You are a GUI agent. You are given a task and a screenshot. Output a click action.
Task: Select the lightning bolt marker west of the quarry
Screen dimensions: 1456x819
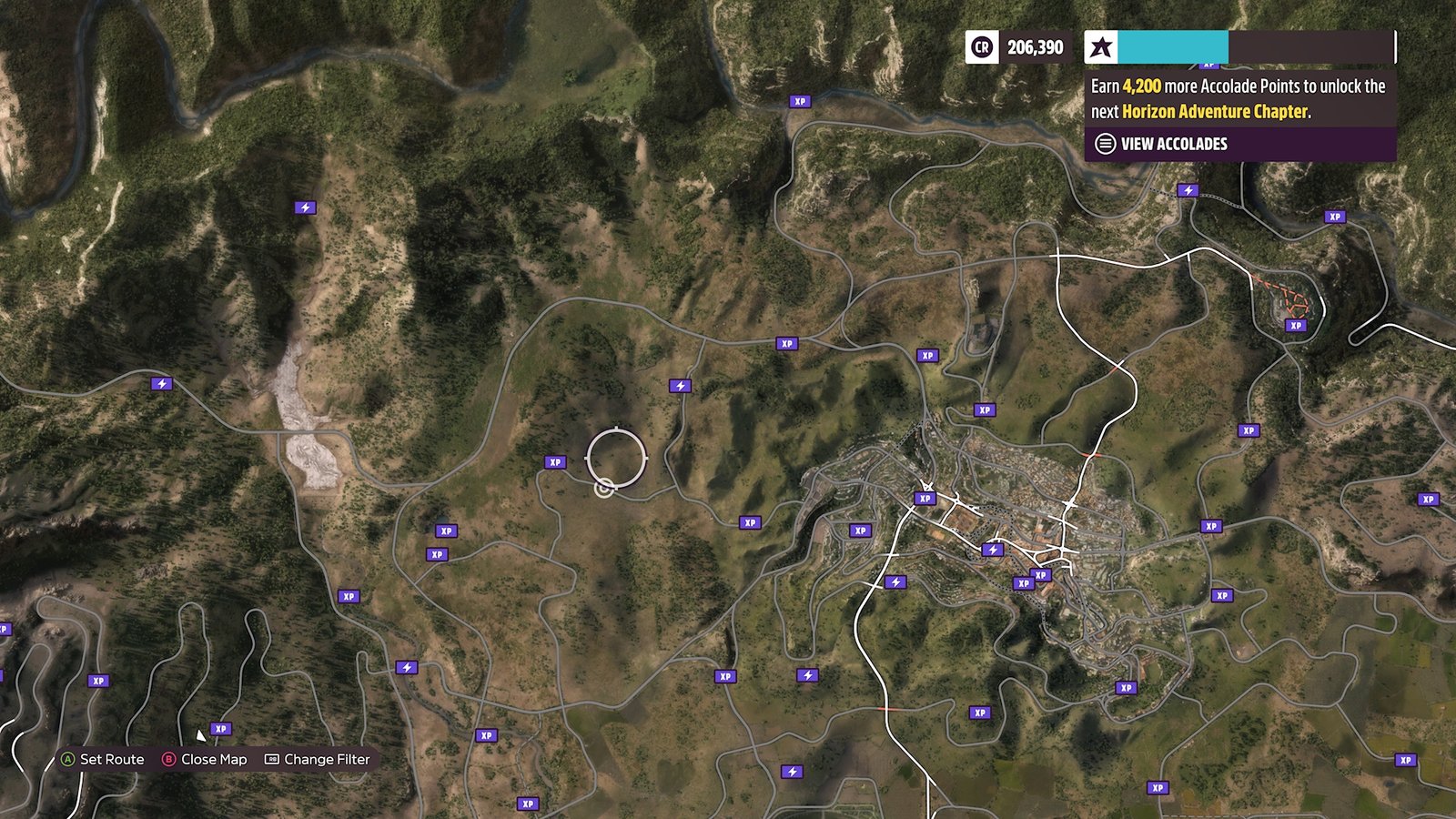(162, 384)
